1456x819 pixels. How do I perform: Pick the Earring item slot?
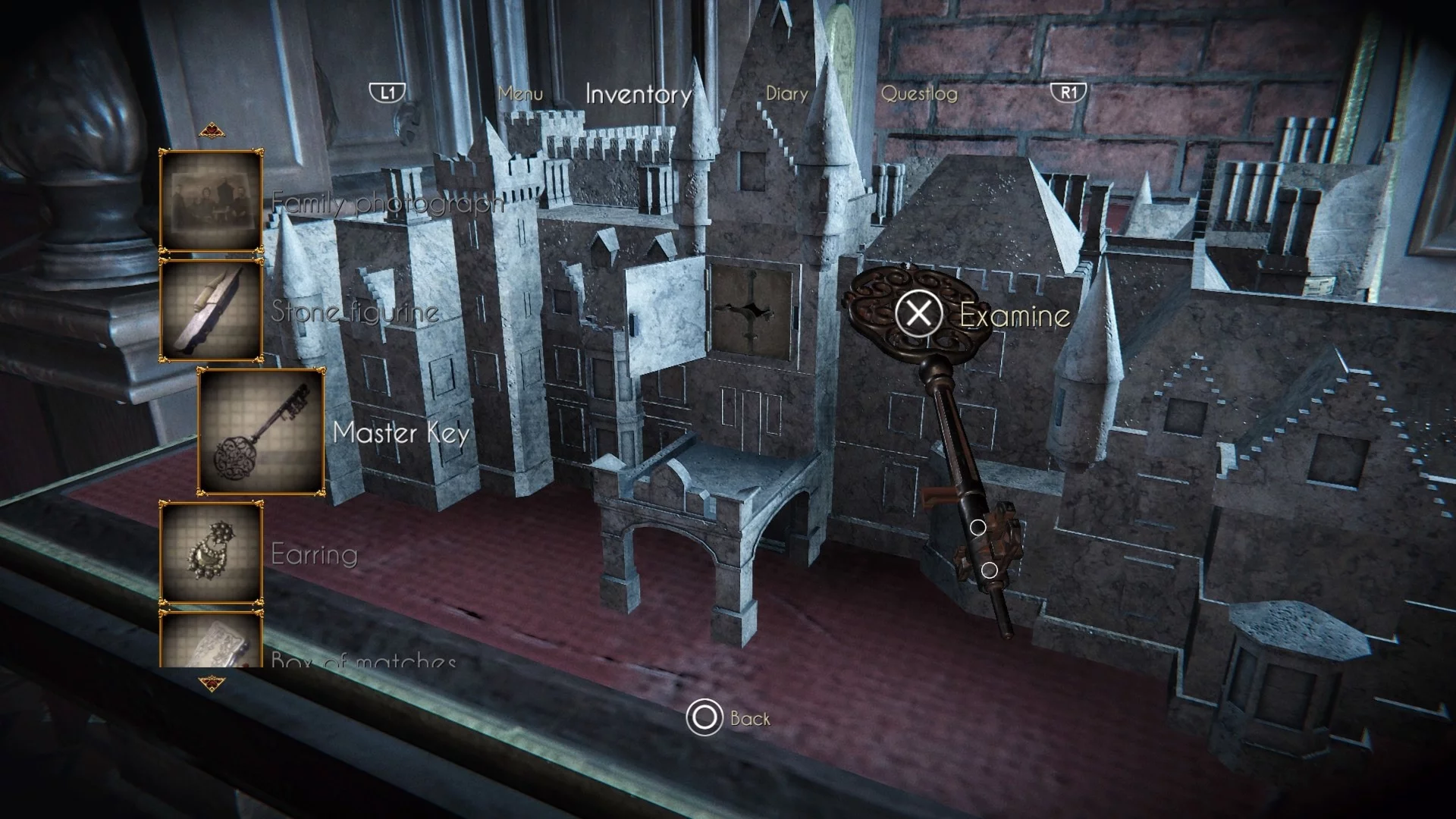point(211,553)
